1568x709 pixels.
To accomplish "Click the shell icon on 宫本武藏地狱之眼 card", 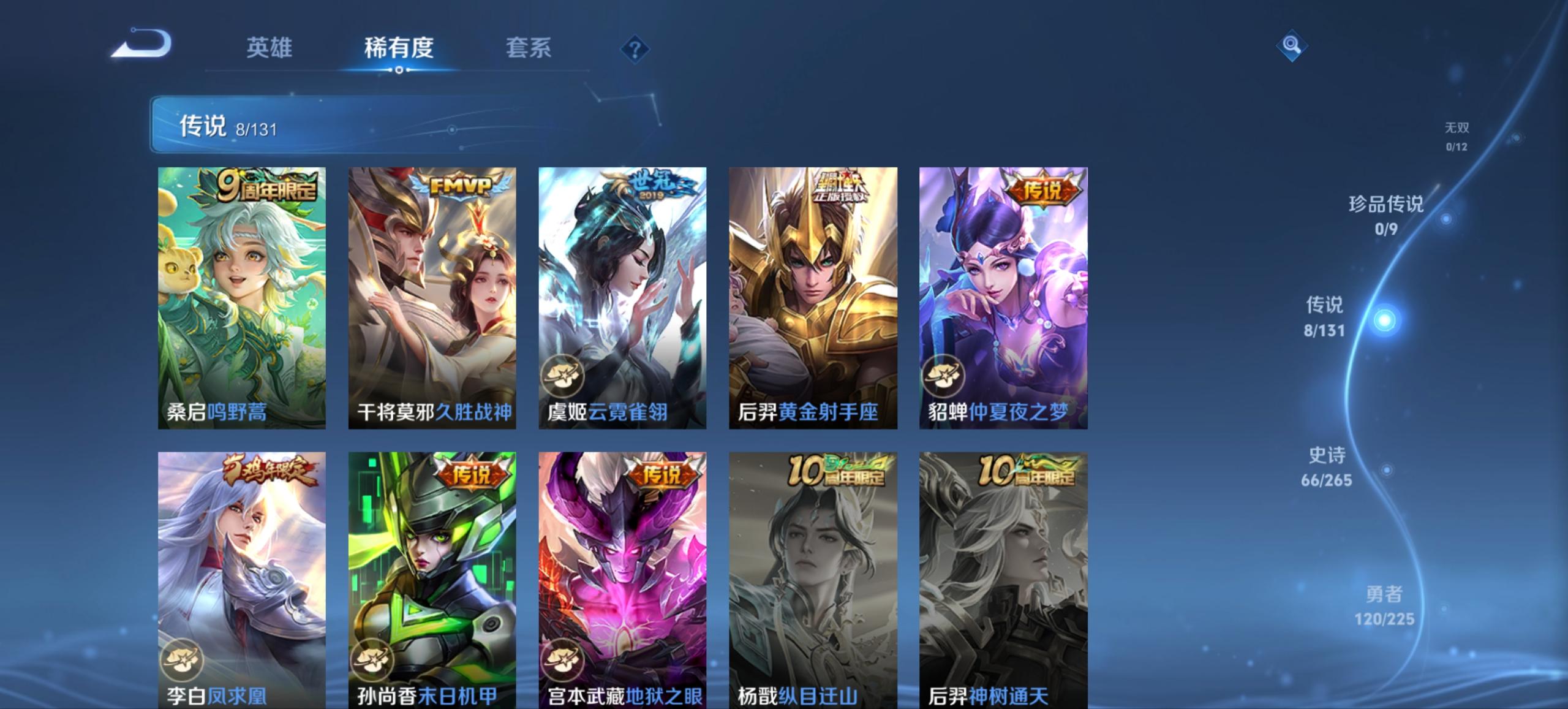I will click(x=564, y=659).
